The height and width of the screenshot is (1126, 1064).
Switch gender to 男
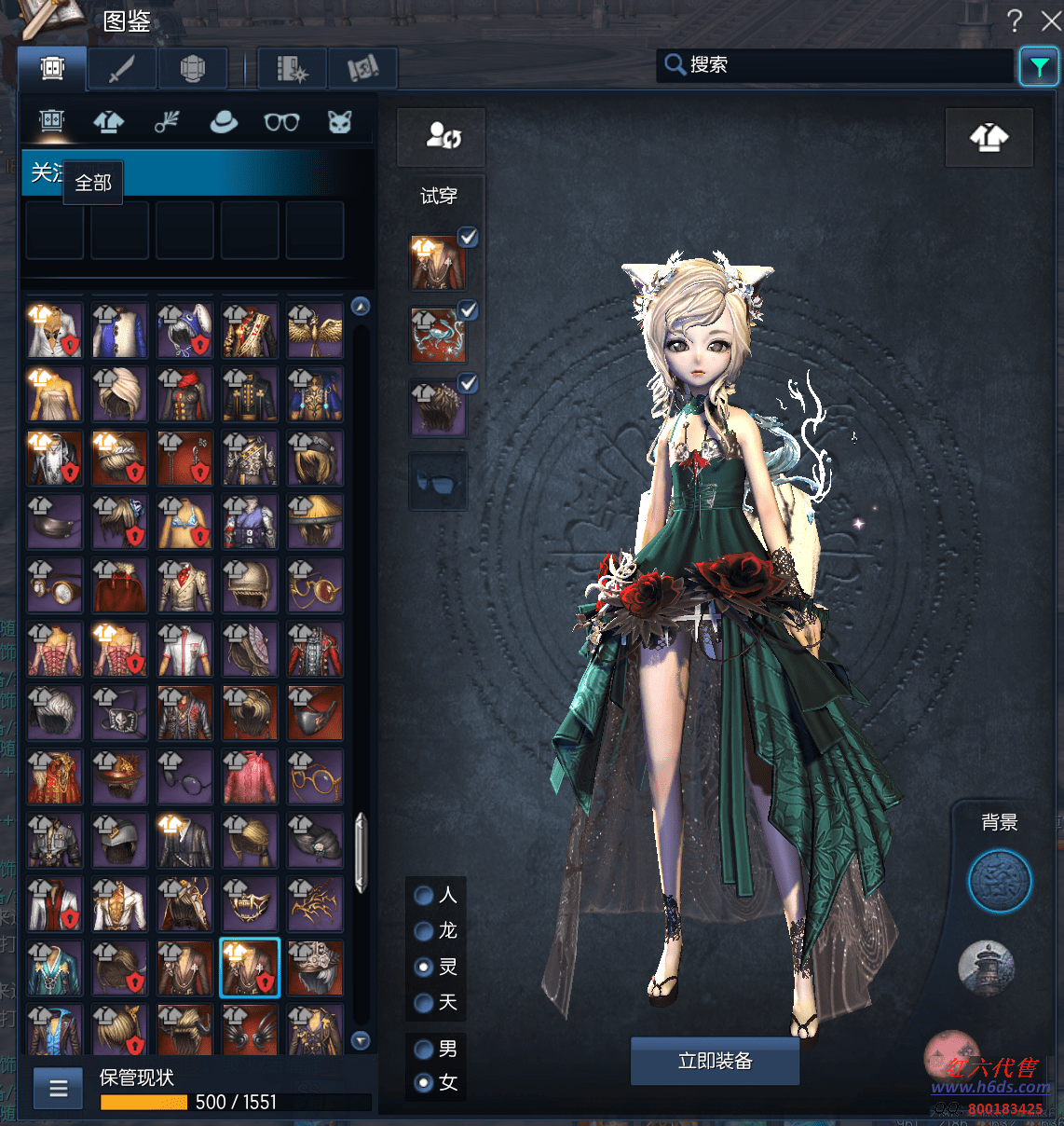point(424,1050)
